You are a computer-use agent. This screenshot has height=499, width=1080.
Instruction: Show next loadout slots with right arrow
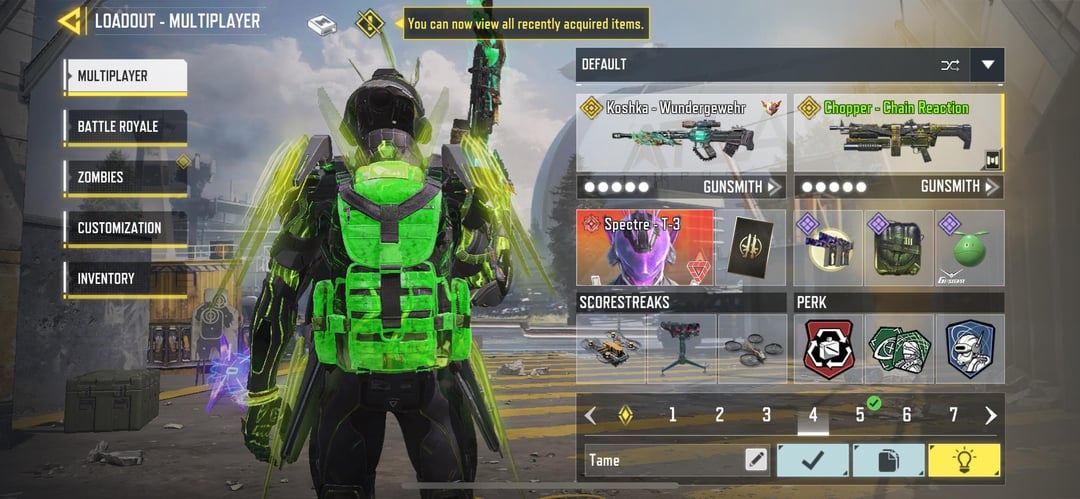click(991, 415)
